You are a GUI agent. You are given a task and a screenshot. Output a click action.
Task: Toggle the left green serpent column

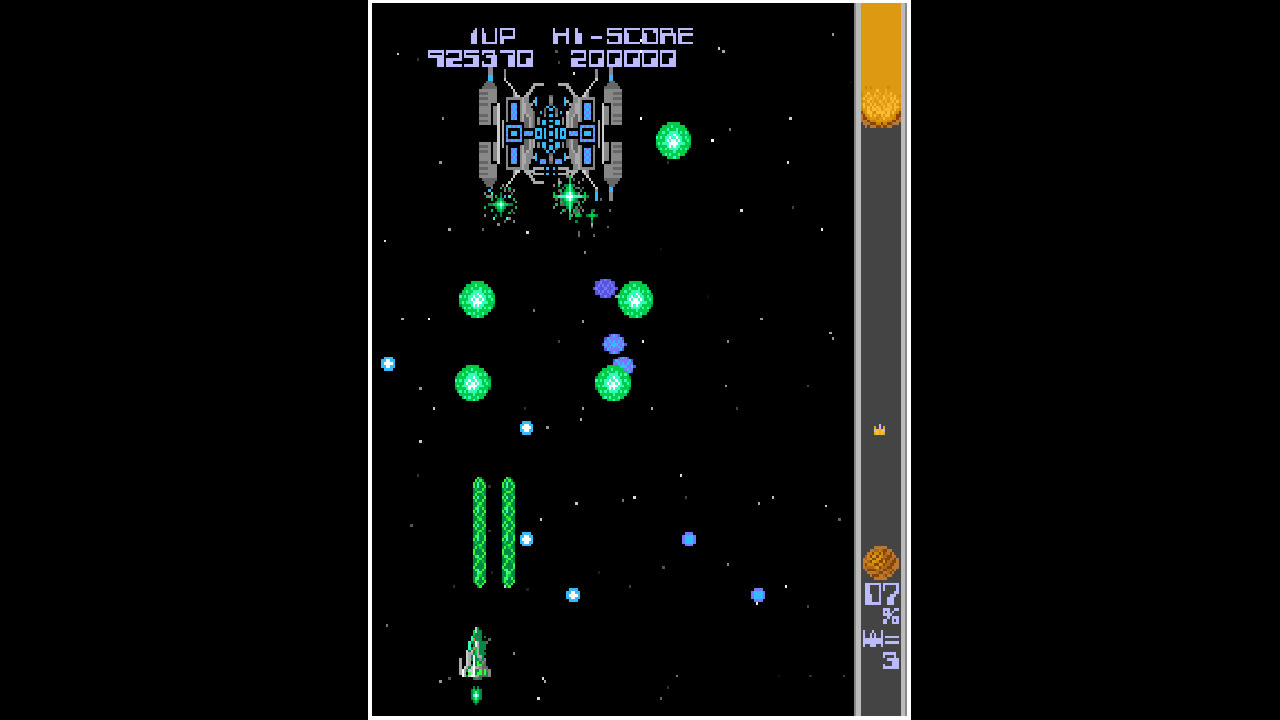tap(477, 535)
